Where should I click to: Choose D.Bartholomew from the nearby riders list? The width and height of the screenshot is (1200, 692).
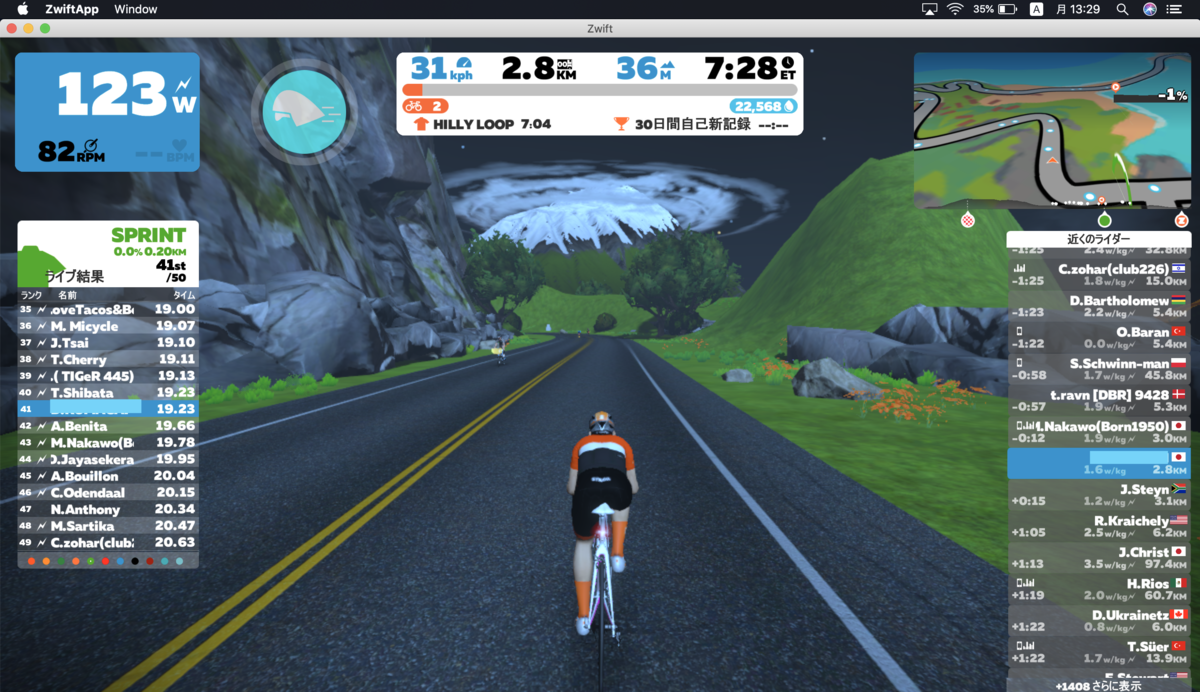click(x=1098, y=306)
